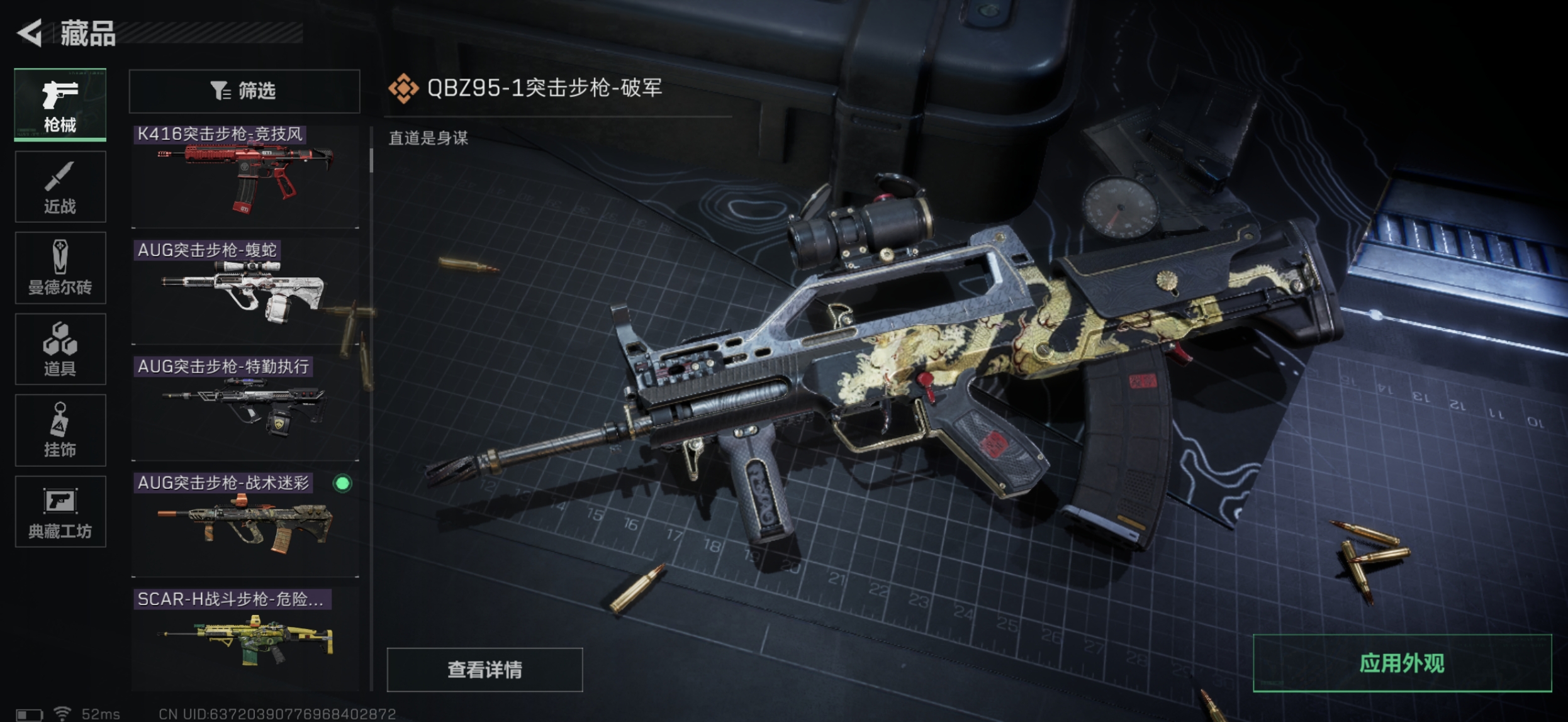This screenshot has height=722, width=1568.
Task: Switch to the 枪械 category tab
Action: click(60, 105)
